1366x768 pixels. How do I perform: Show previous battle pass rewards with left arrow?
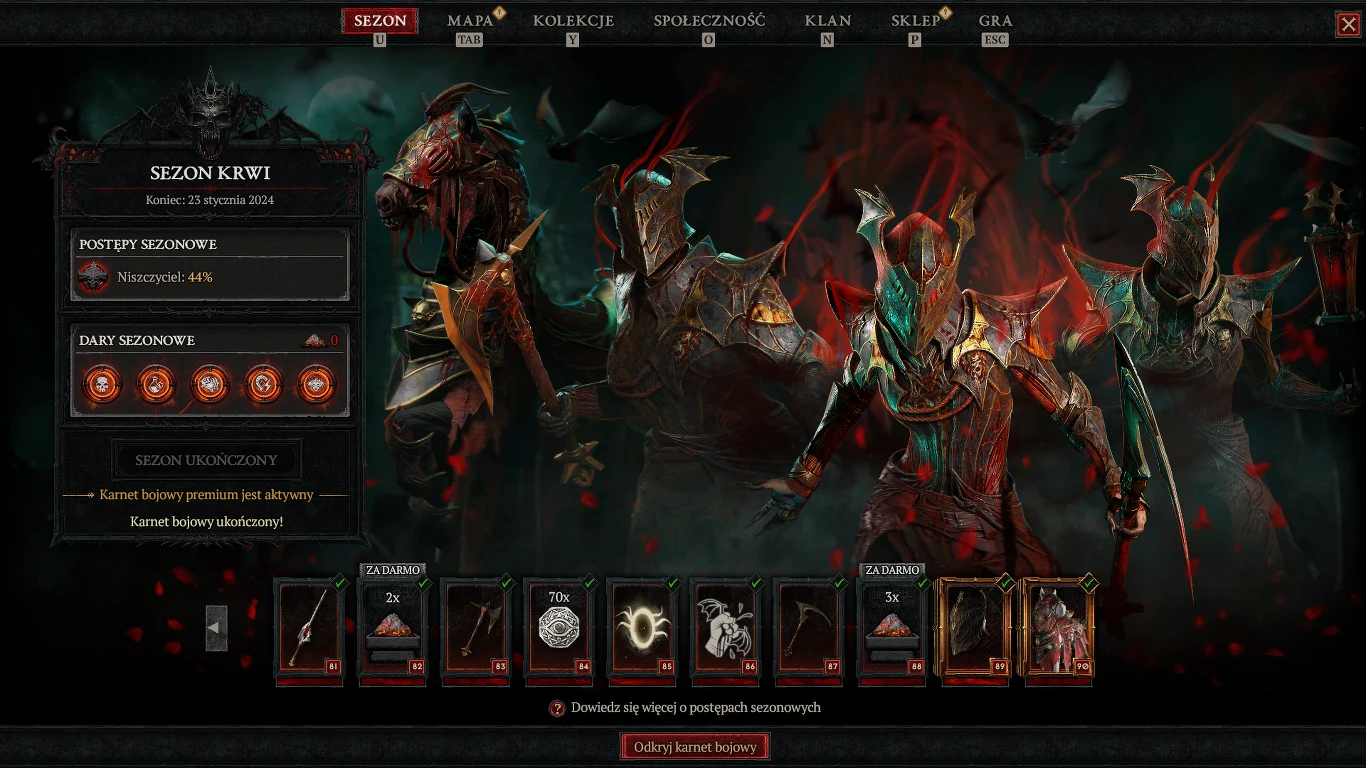coord(216,628)
